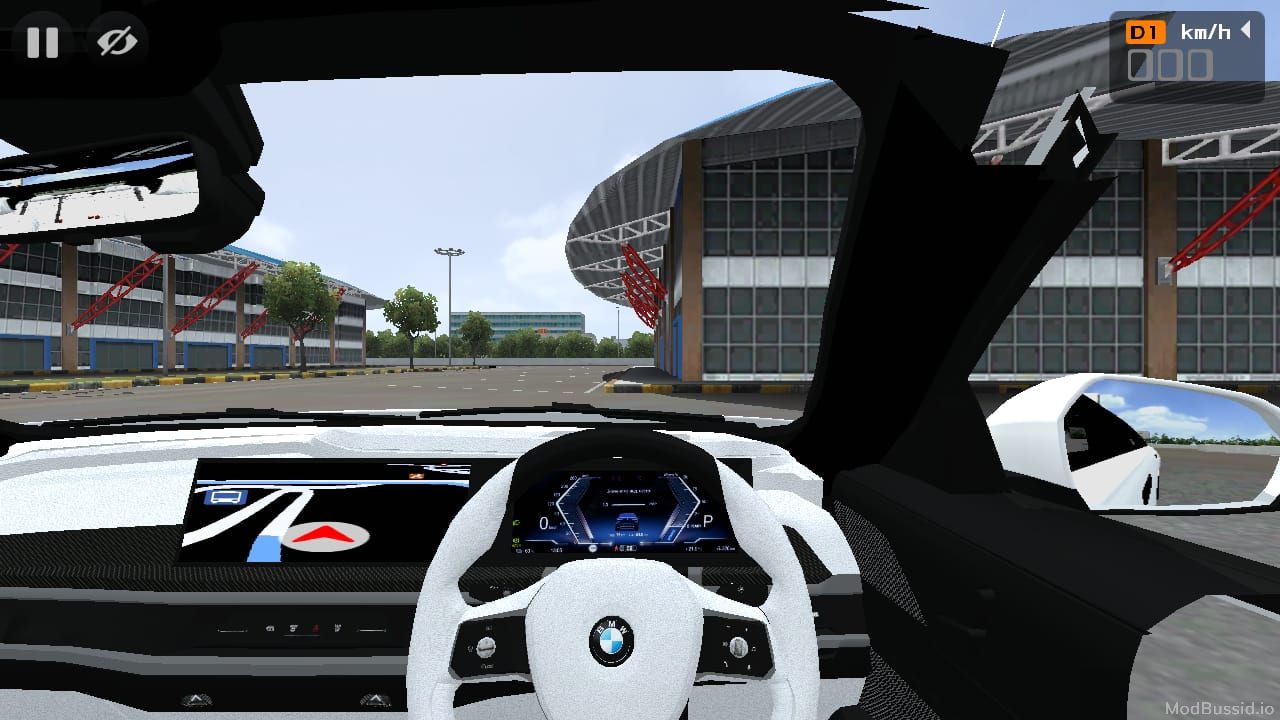Select the orange D1 gear indicator badge

tap(1144, 30)
